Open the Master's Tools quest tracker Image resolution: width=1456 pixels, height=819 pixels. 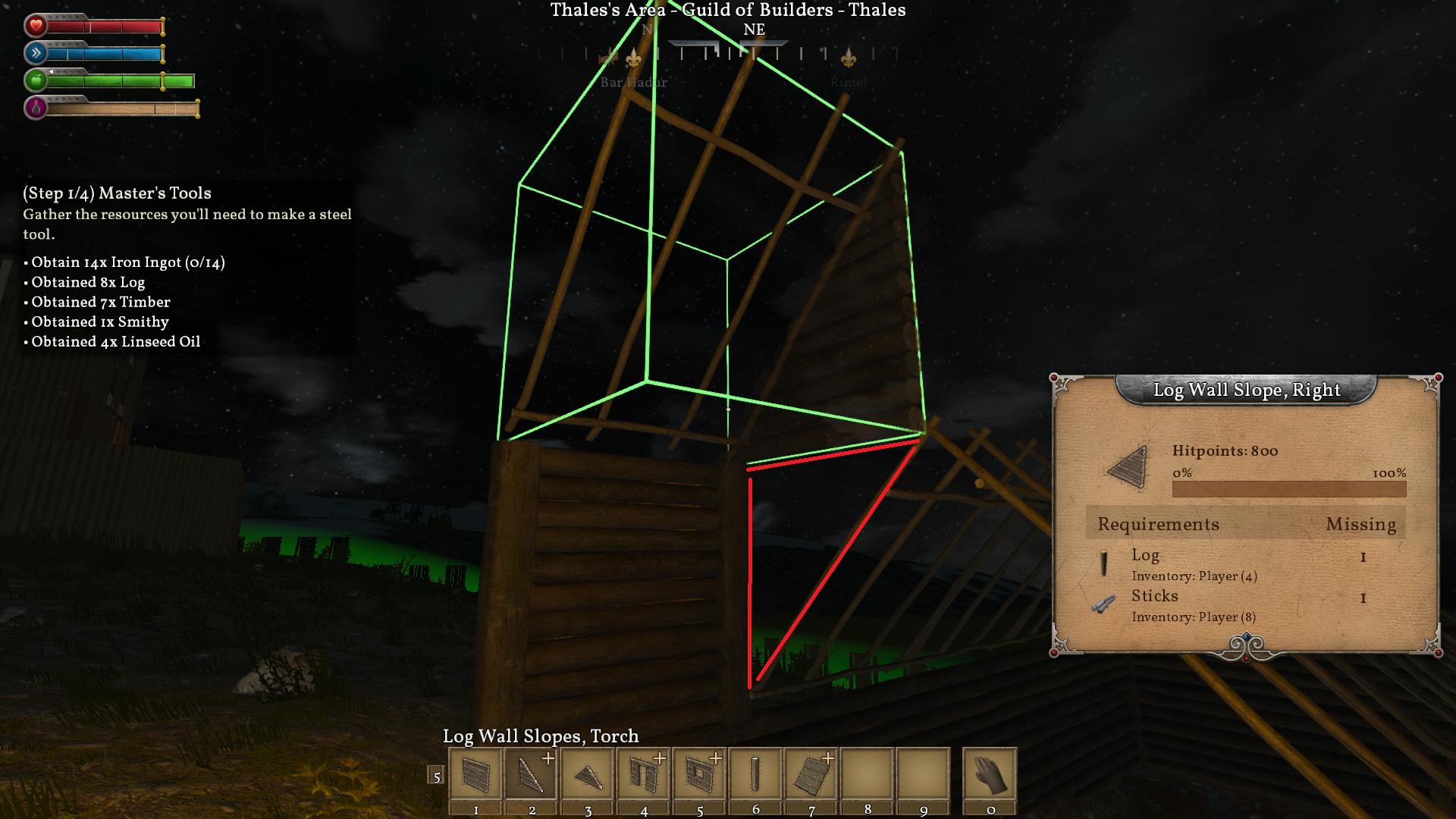[x=117, y=193]
